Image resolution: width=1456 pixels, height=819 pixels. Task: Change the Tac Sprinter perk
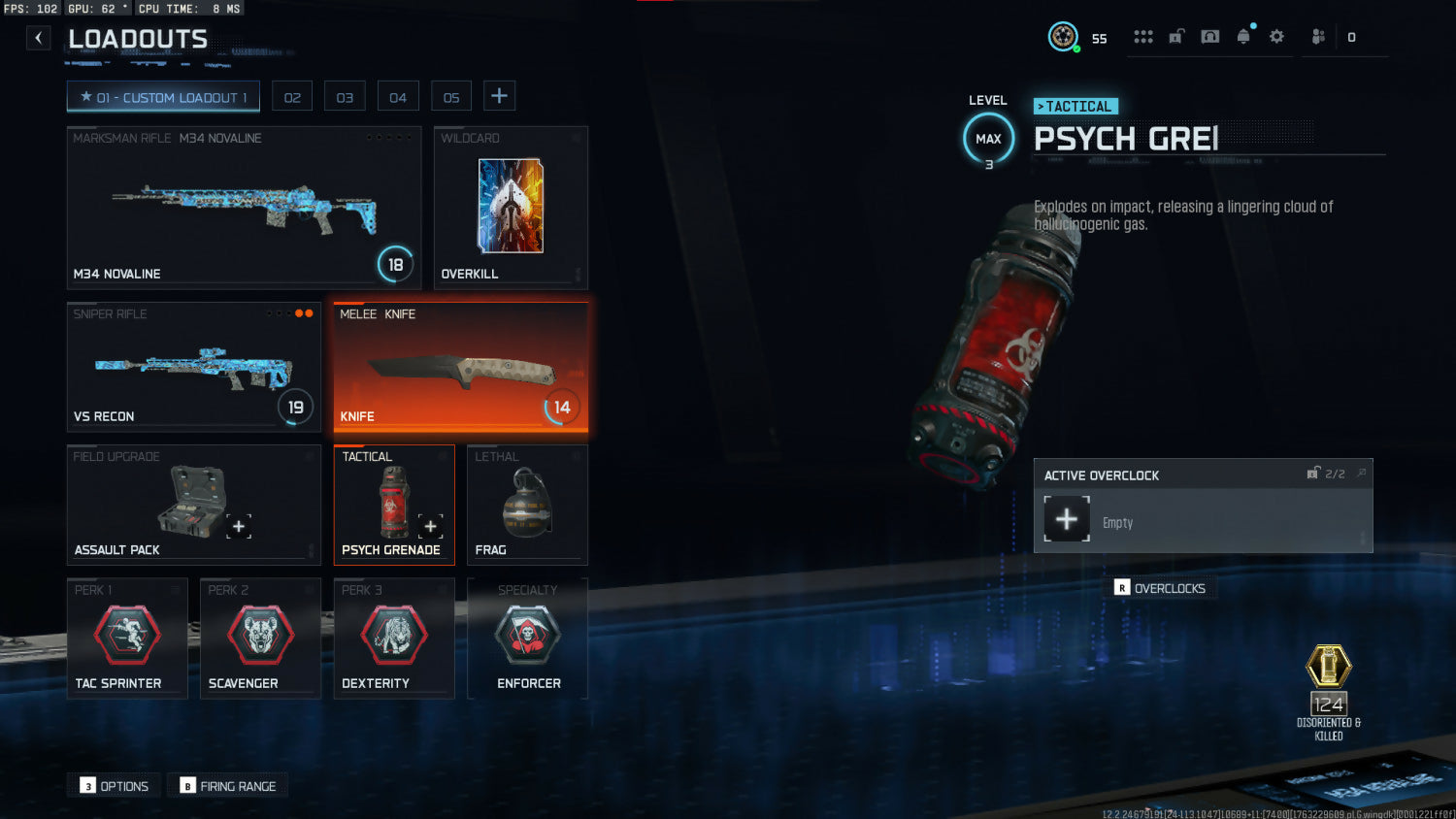tap(127, 638)
